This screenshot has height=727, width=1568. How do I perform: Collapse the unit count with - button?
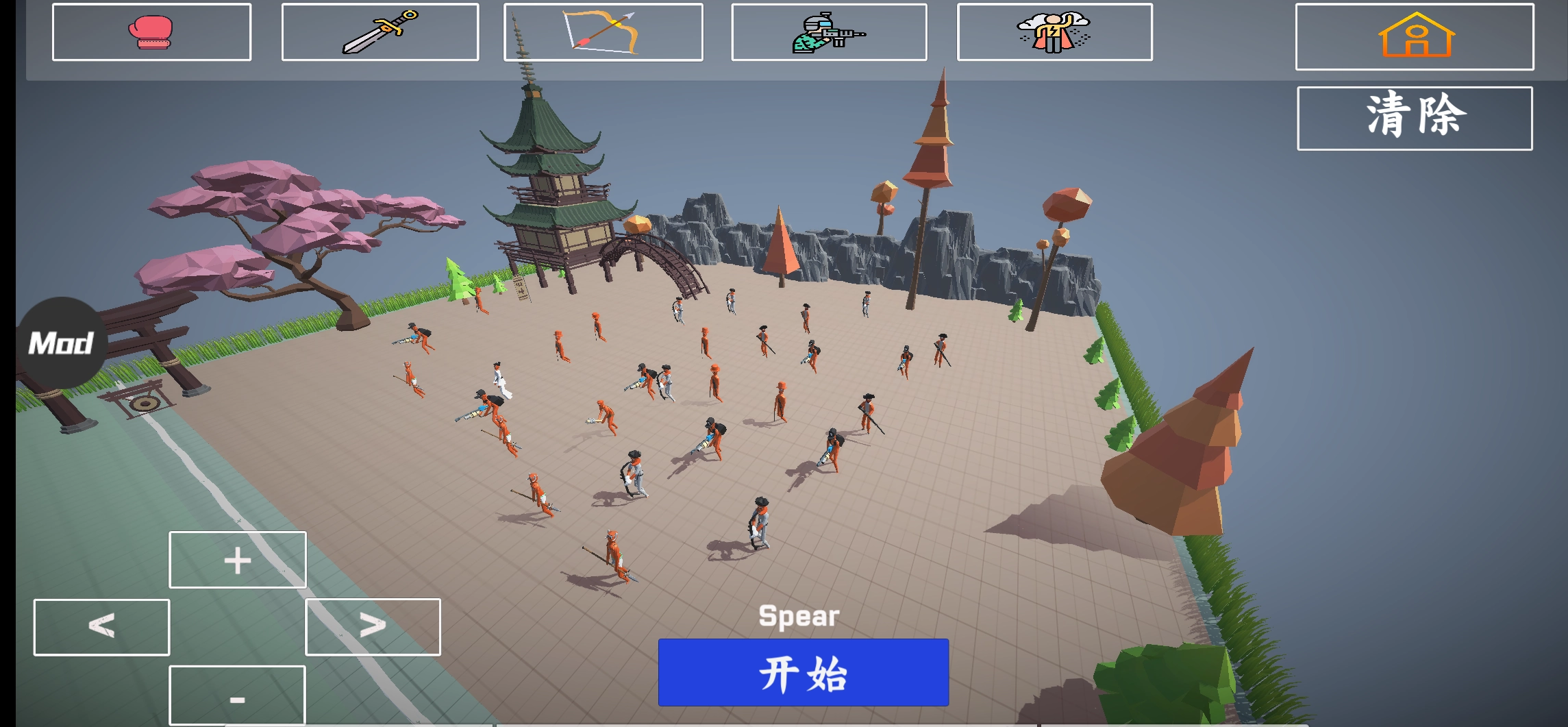point(236,697)
